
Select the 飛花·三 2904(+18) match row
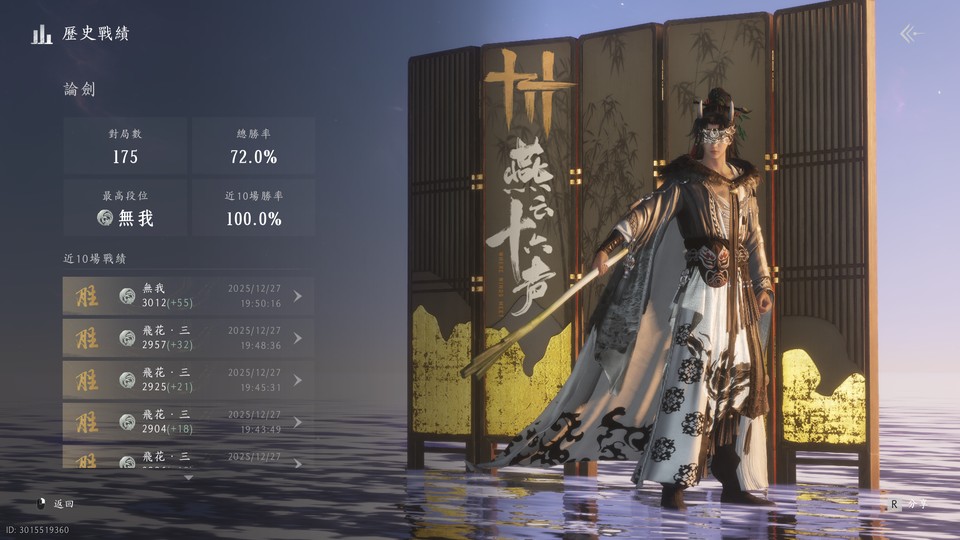pyautogui.click(x=187, y=422)
